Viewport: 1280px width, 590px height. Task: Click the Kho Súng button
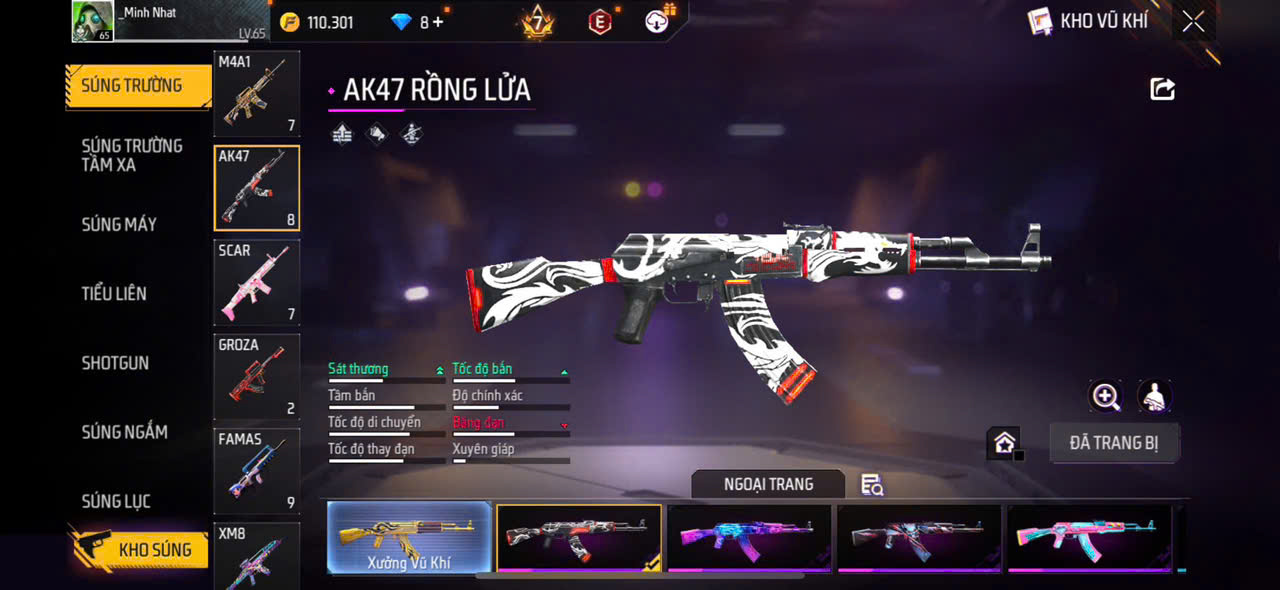(x=139, y=549)
